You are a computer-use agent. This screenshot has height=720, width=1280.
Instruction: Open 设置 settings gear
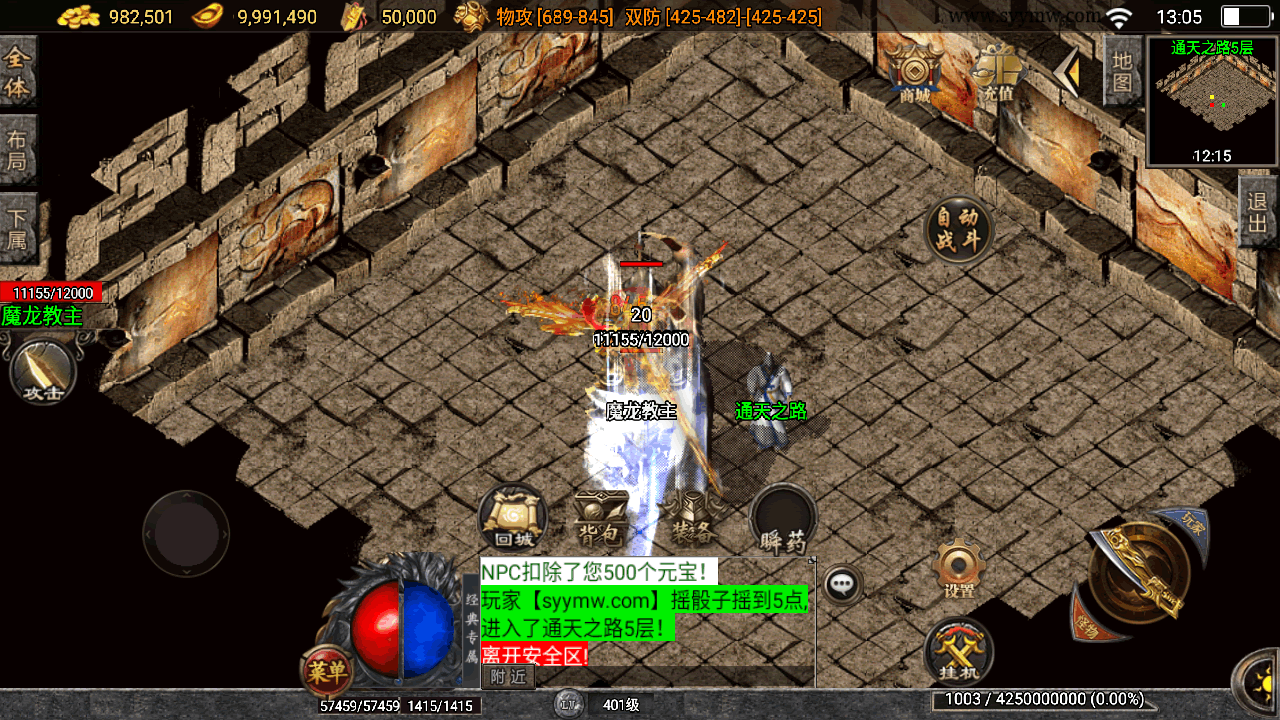[959, 570]
